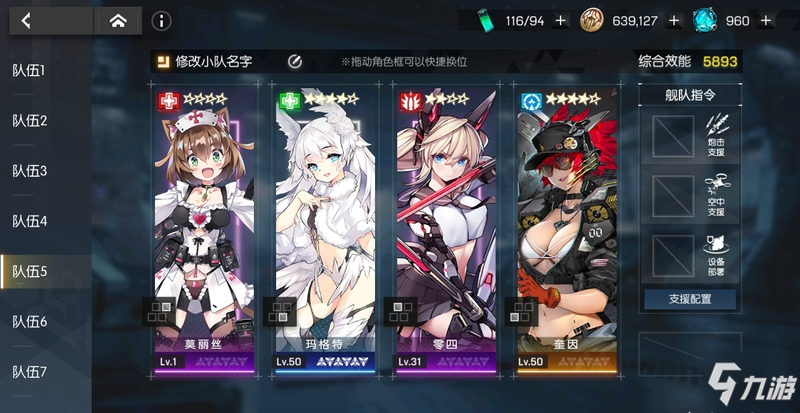
Task: Select the 零四 character card
Action: coord(445,230)
